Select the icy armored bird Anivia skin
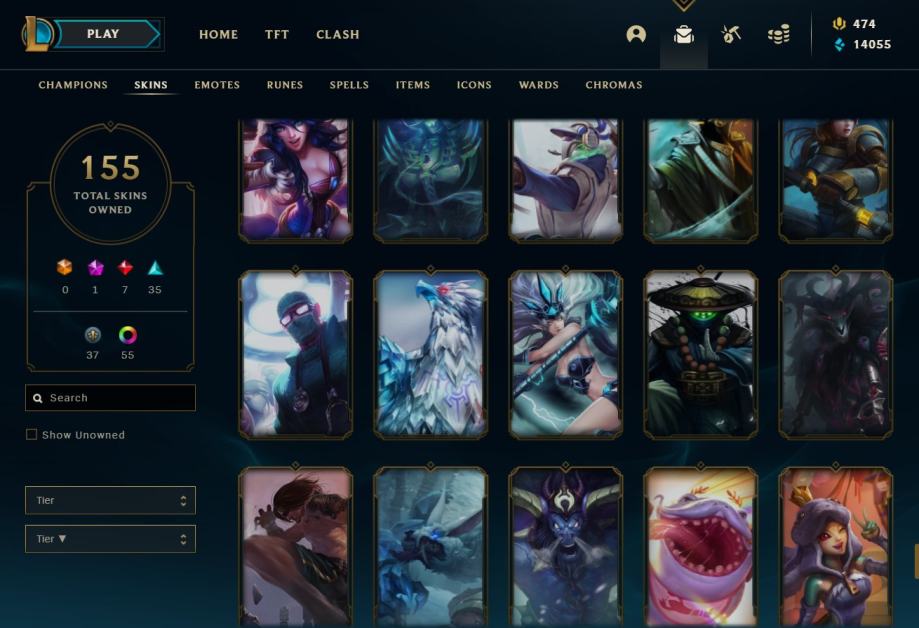Viewport: 919px width, 628px height. tap(430, 354)
